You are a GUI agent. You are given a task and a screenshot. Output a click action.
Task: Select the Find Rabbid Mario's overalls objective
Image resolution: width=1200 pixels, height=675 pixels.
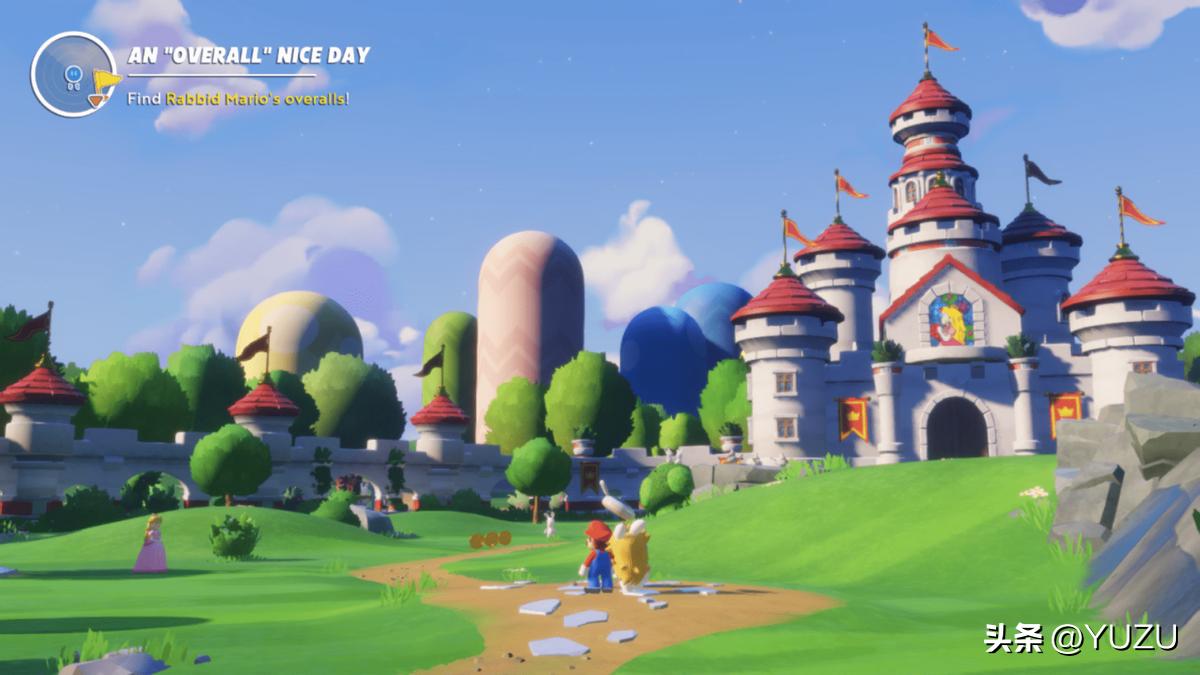click(238, 98)
